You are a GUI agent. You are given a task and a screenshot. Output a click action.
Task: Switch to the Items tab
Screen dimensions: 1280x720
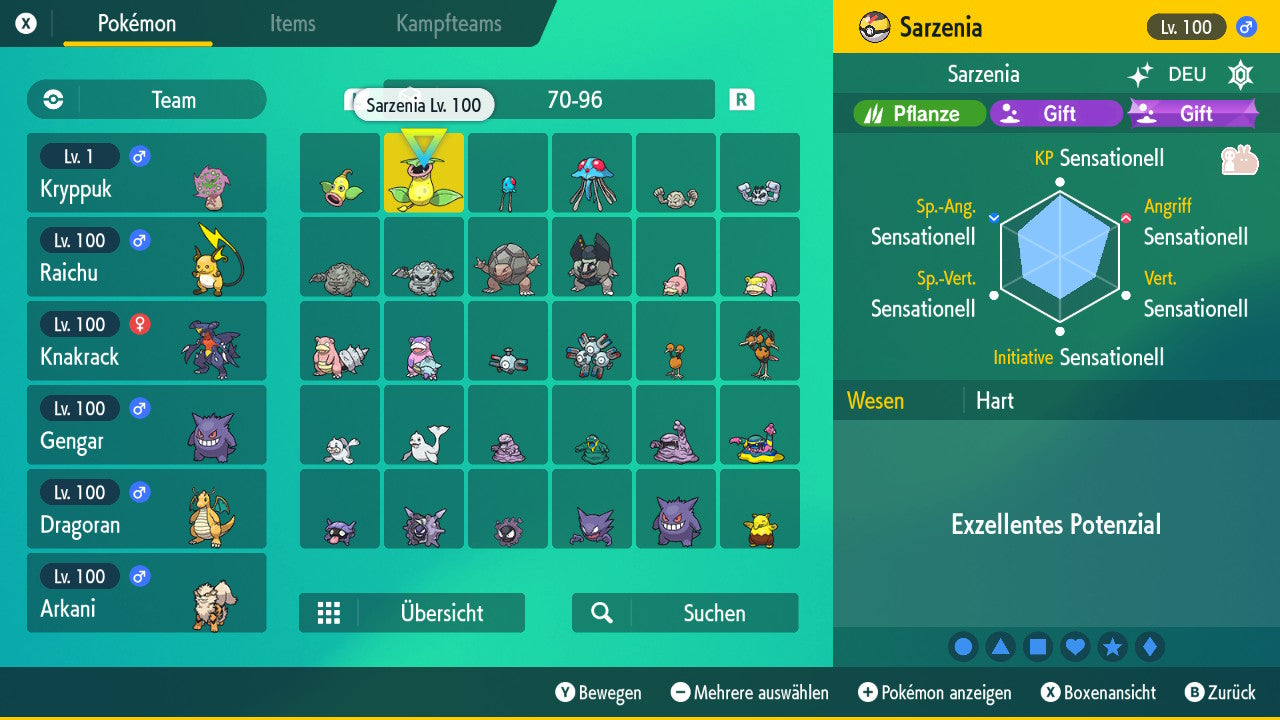click(x=292, y=25)
